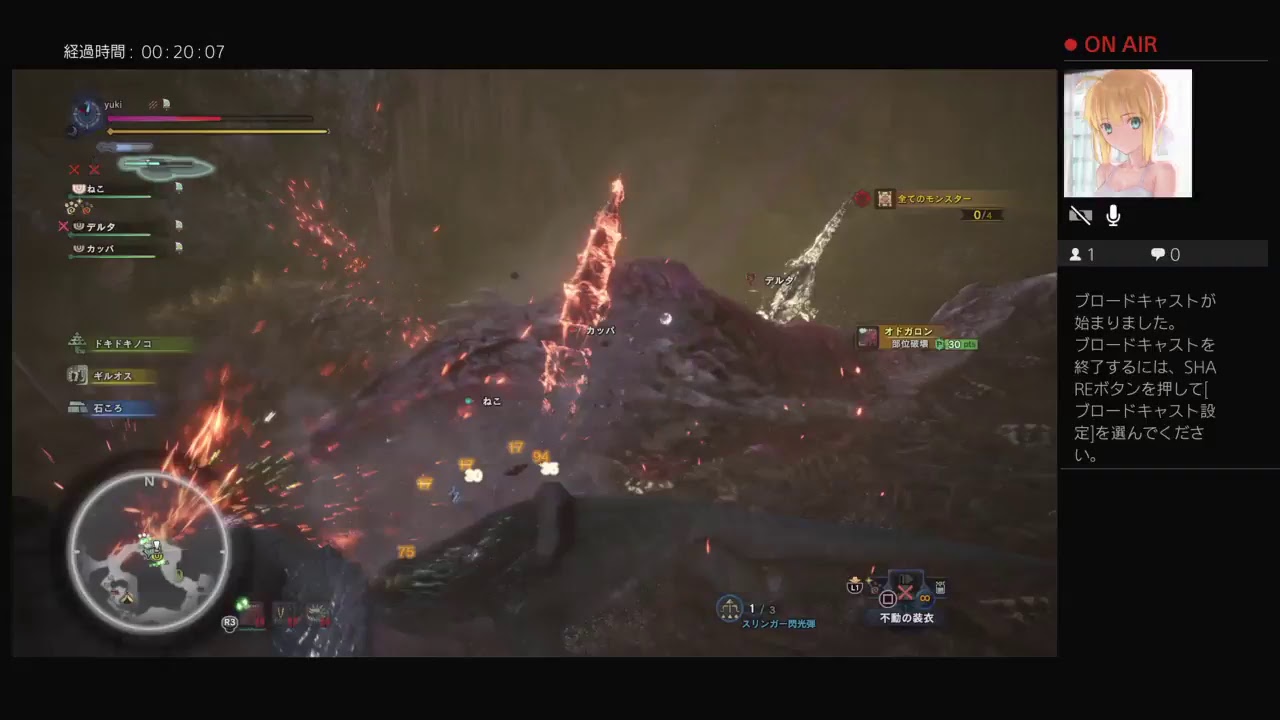Click the mushroom icon beside ドキドキキノコ

click(78, 343)
